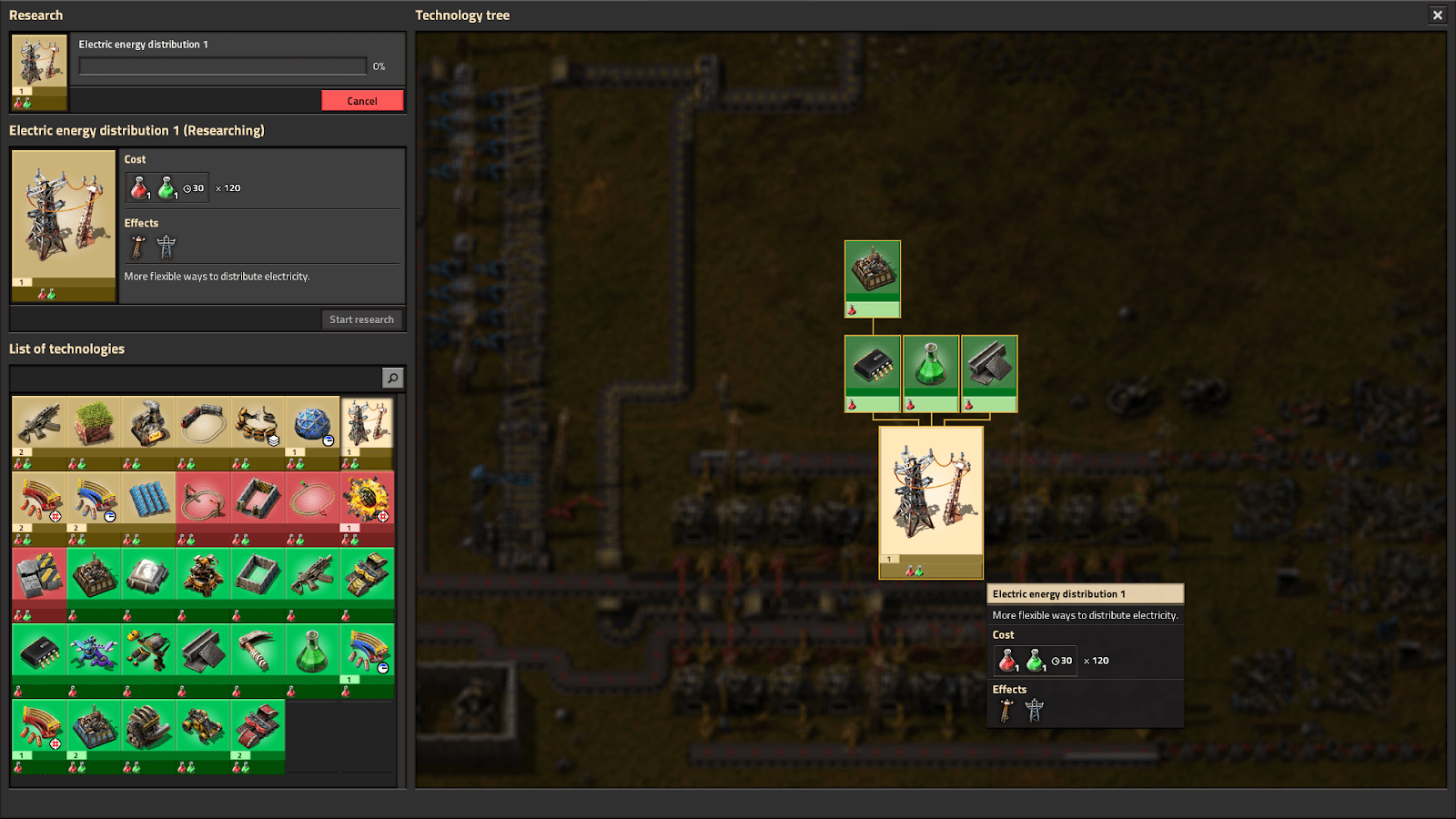This screenshot has width=1456, height=819.
Task: Click the search magnifier in the technology list
Action: coord(391,377)
